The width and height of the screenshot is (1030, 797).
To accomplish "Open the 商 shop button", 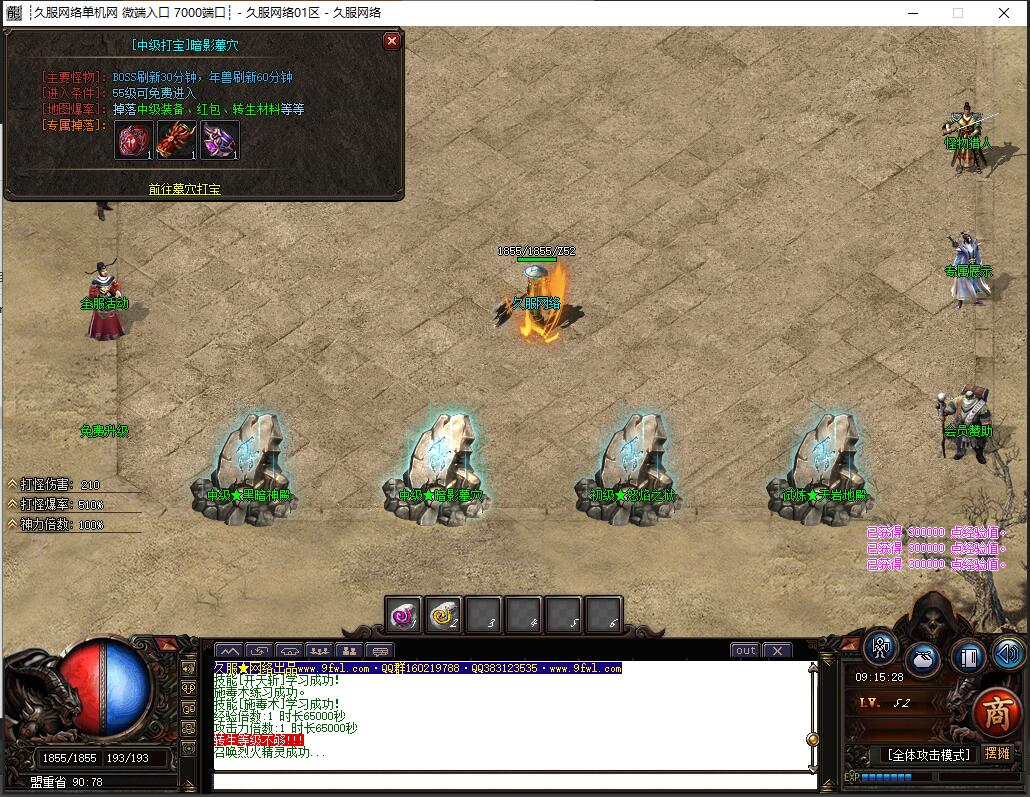I will click(994, 711).
